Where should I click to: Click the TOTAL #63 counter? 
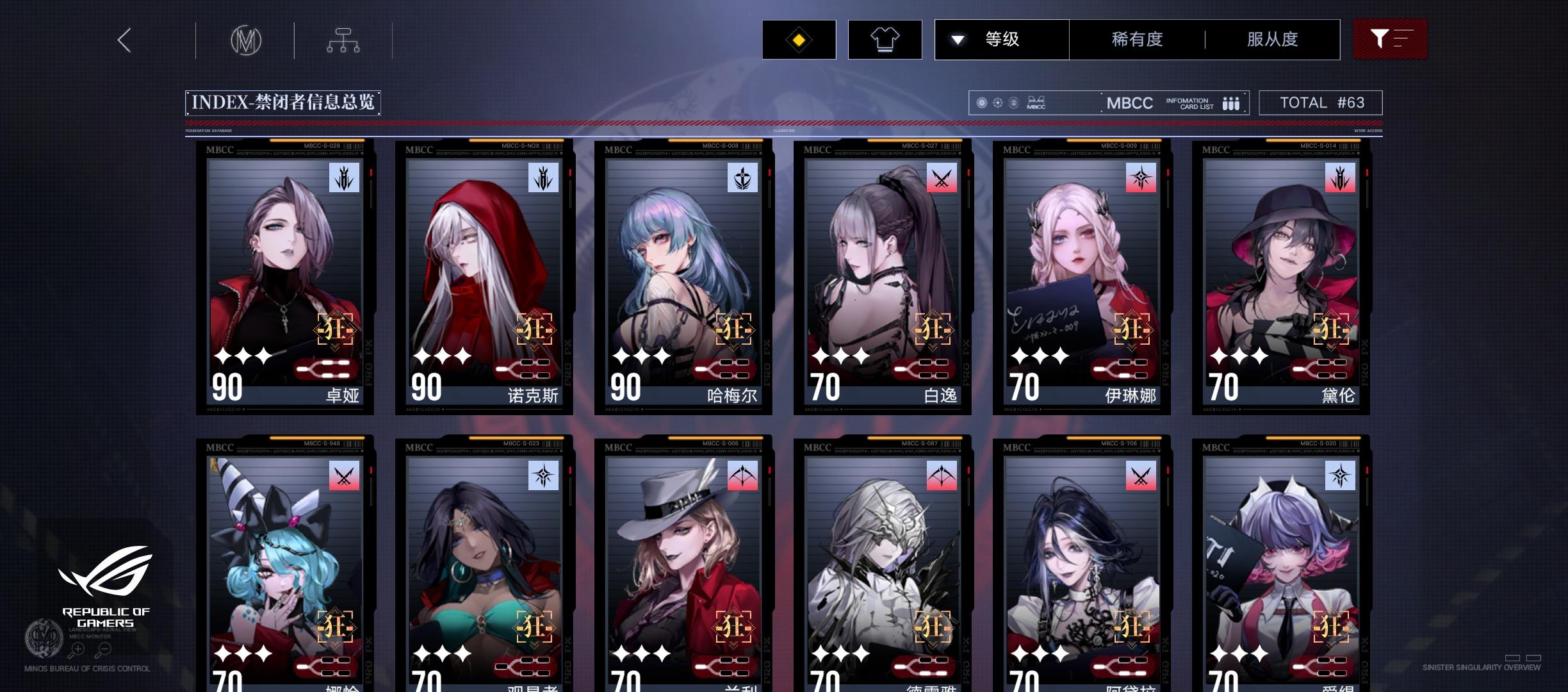[x=1320, y=102]
